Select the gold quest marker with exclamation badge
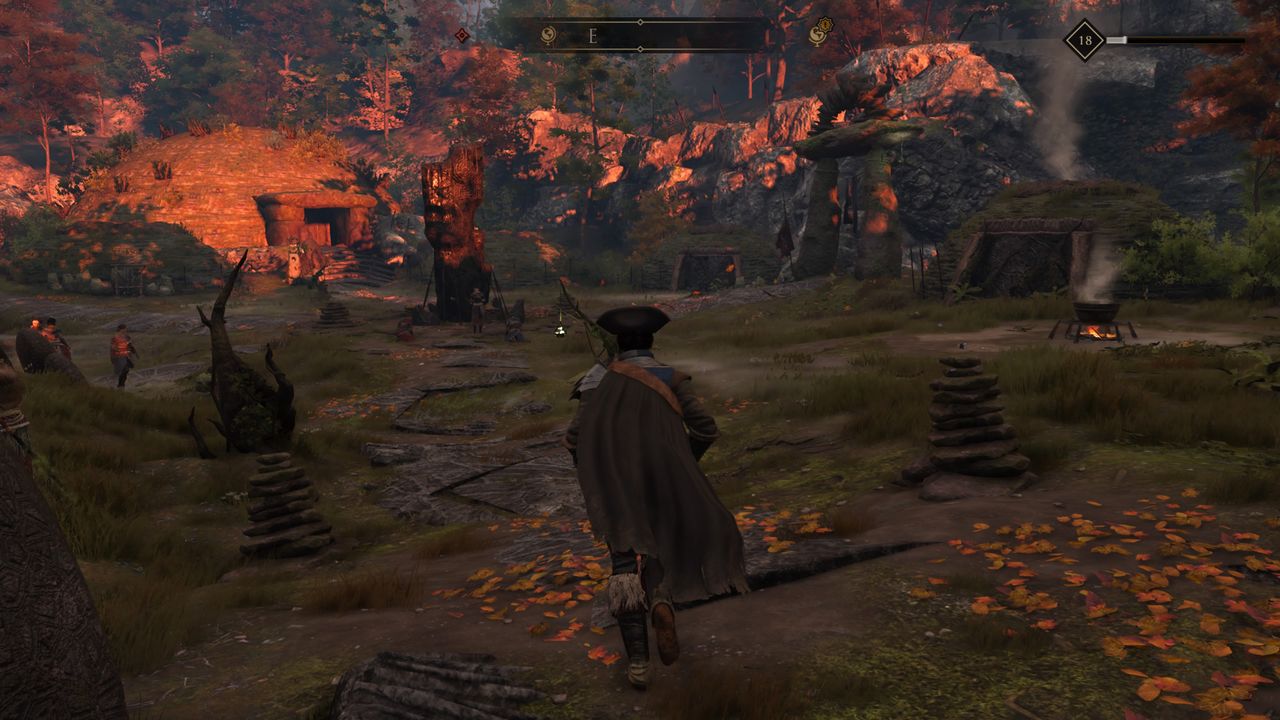Image resolution: width=1280 pixels, height=720 pixels. tap(819, 35)
